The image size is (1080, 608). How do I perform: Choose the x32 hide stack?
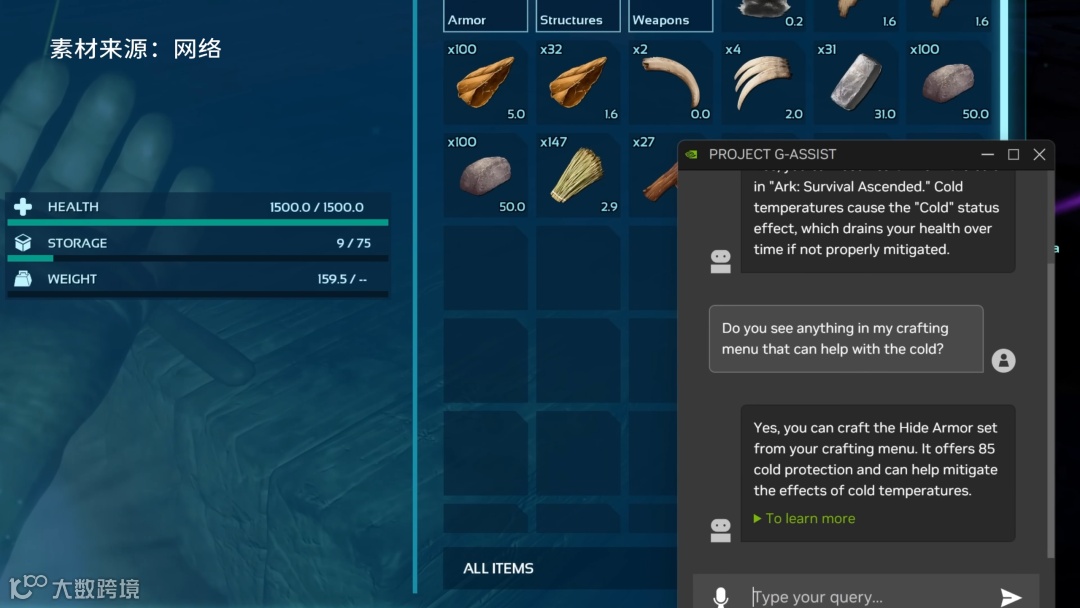[x=577, y=82]
